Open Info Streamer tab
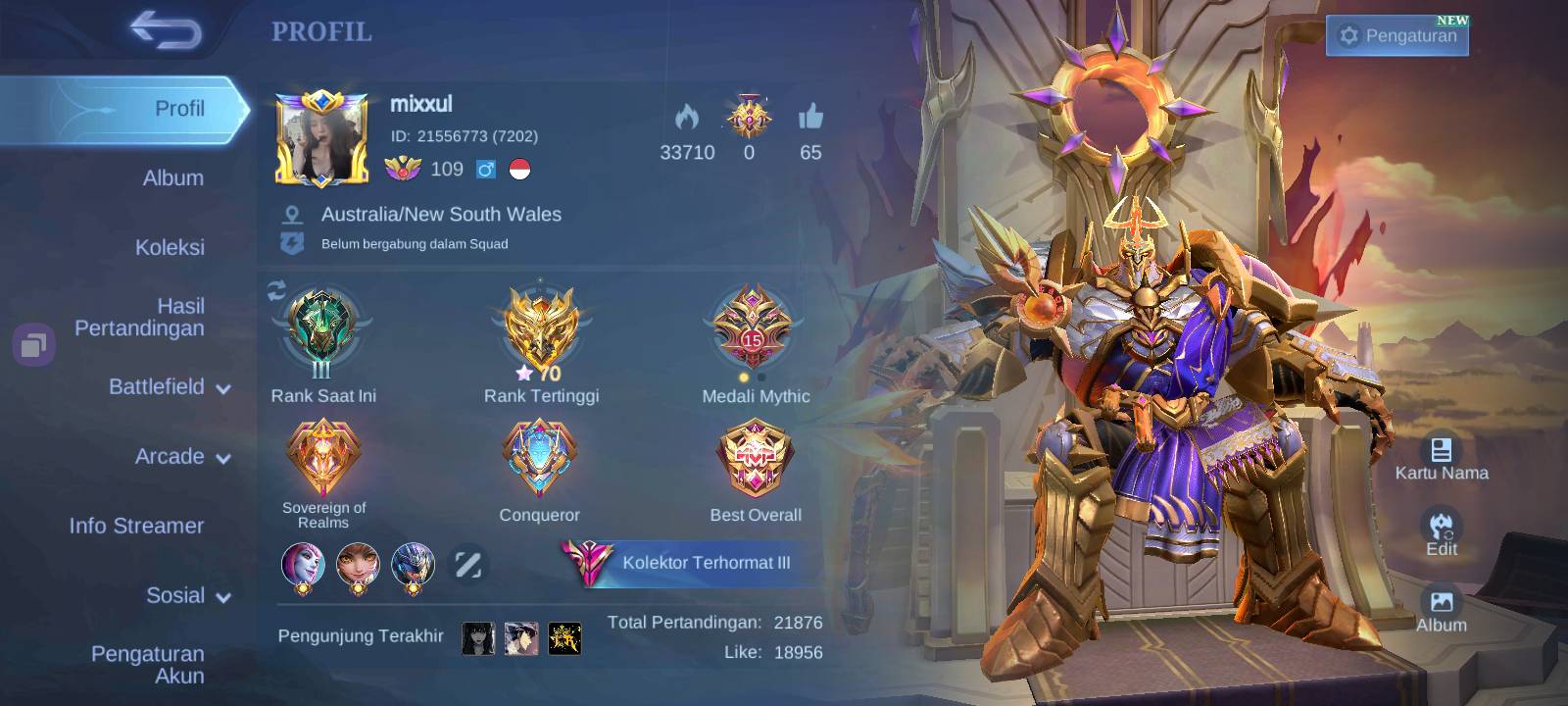Screen dimensions: 1568x706 pos(136,526)
